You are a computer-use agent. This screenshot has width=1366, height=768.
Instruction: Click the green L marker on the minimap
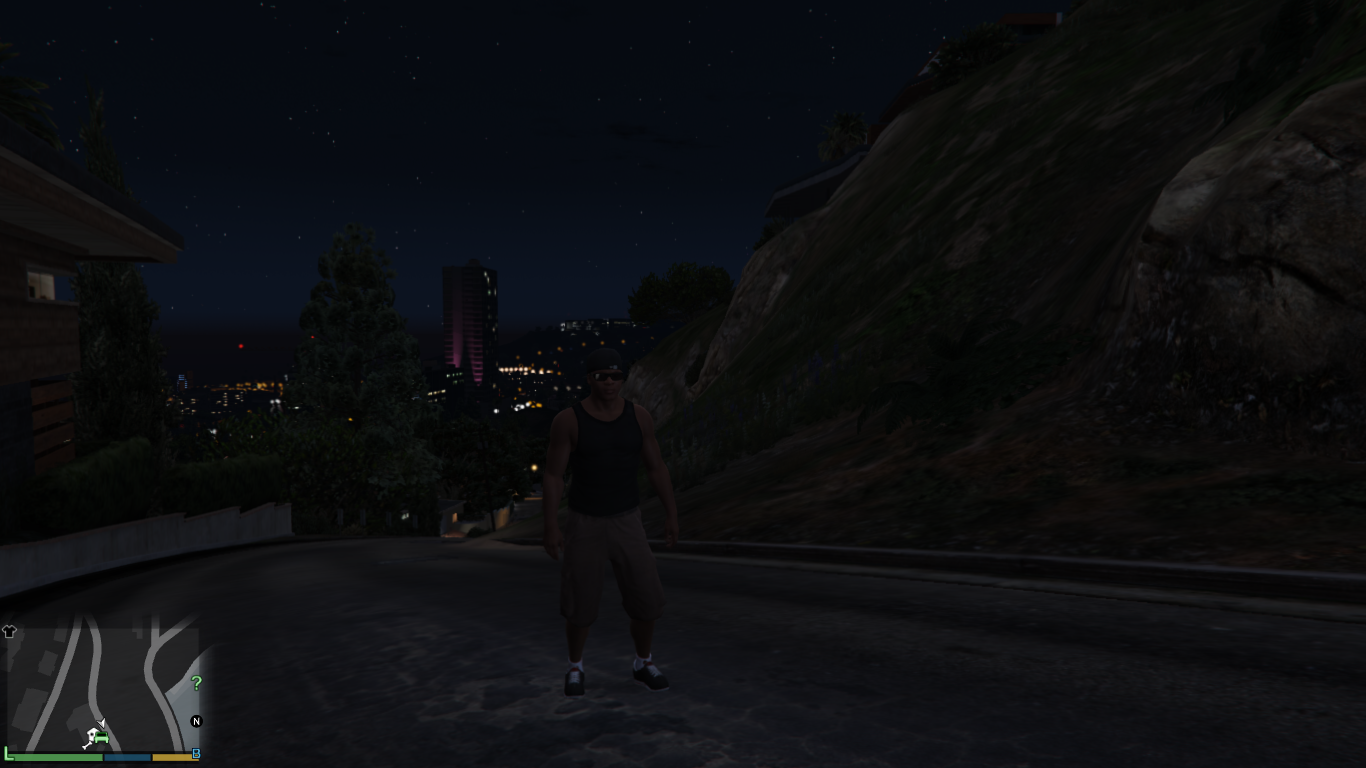(7, 752)
